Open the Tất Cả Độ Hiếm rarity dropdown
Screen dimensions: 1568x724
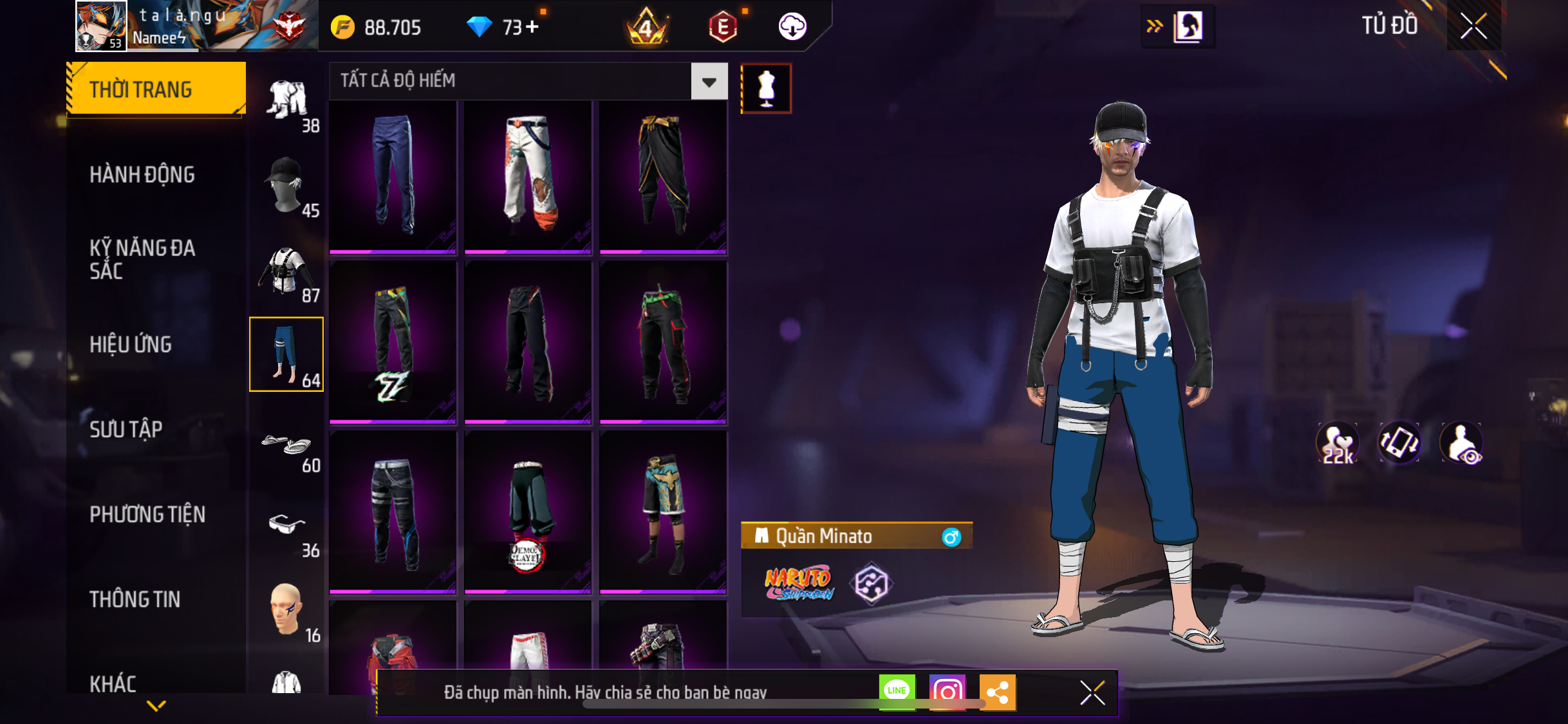click(709, 82)
